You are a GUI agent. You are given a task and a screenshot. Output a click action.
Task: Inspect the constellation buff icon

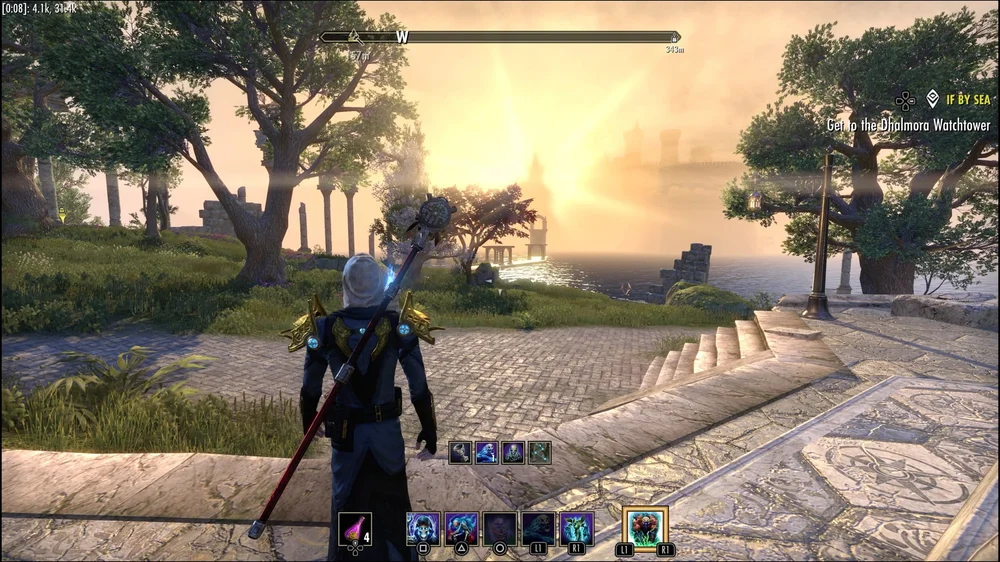[540, 452]
